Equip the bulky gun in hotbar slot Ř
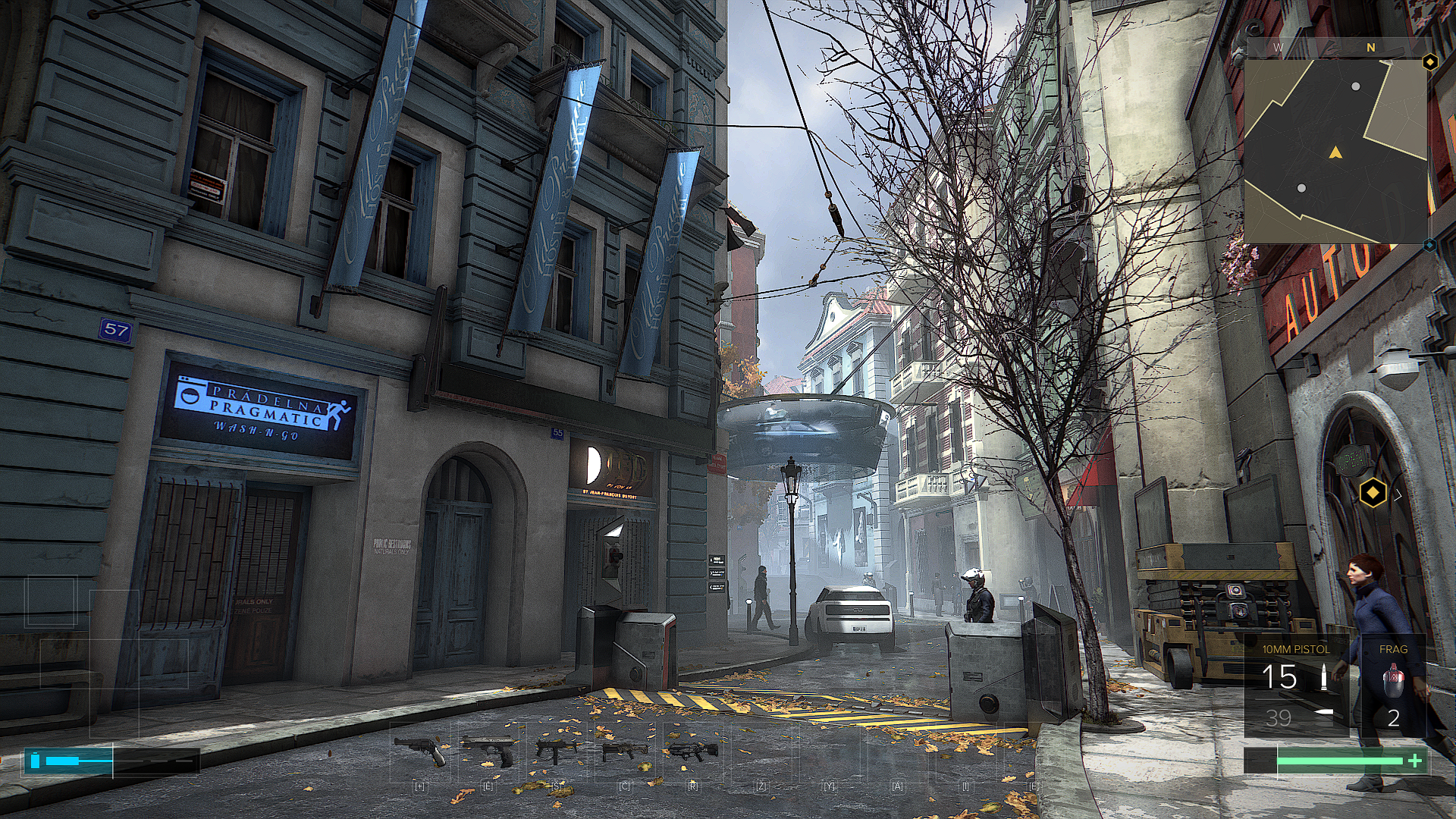1456x819 pixels. 693,750
